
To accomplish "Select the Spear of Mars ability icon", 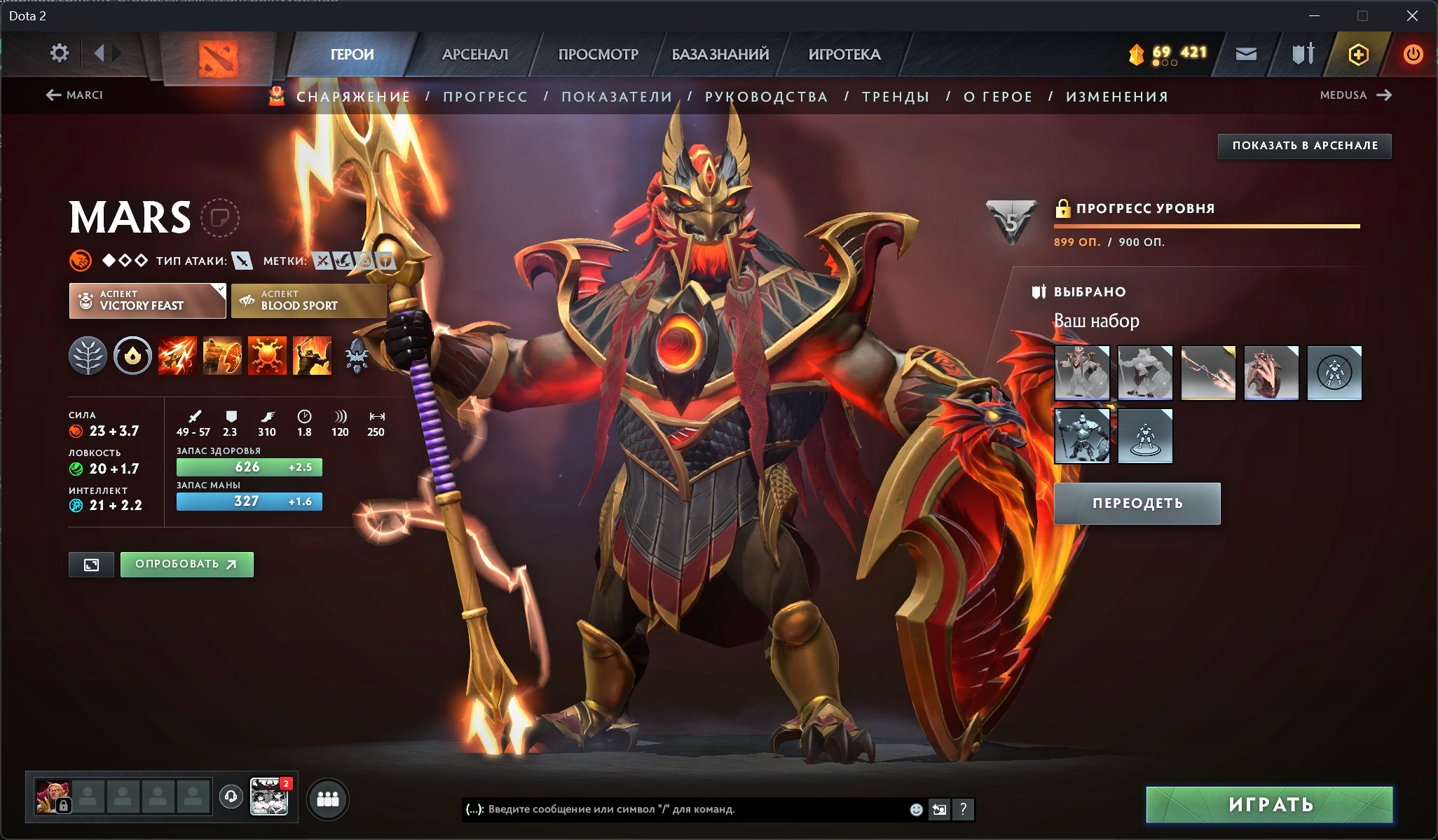I will (x=178, y=356).
